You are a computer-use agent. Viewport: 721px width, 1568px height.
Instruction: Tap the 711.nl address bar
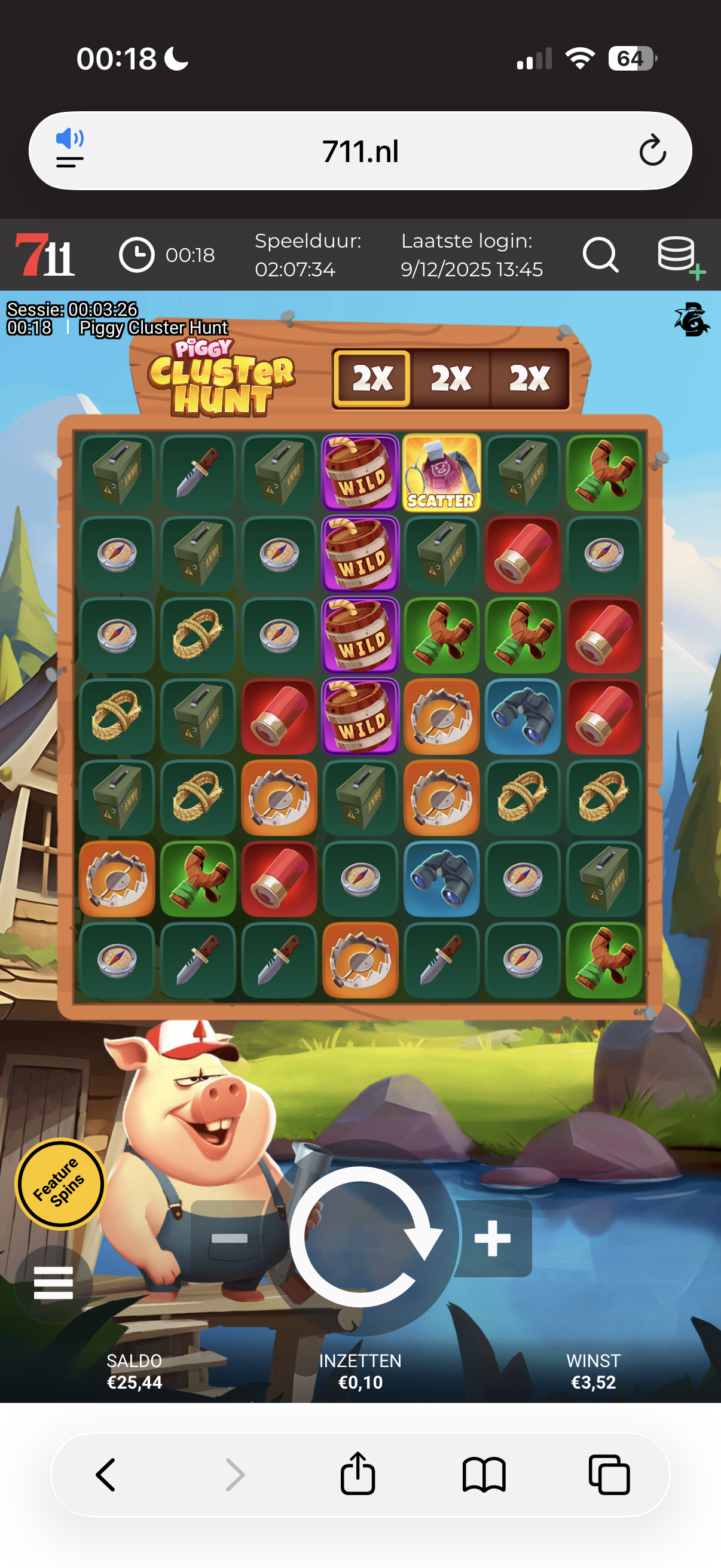coord(360,151)
